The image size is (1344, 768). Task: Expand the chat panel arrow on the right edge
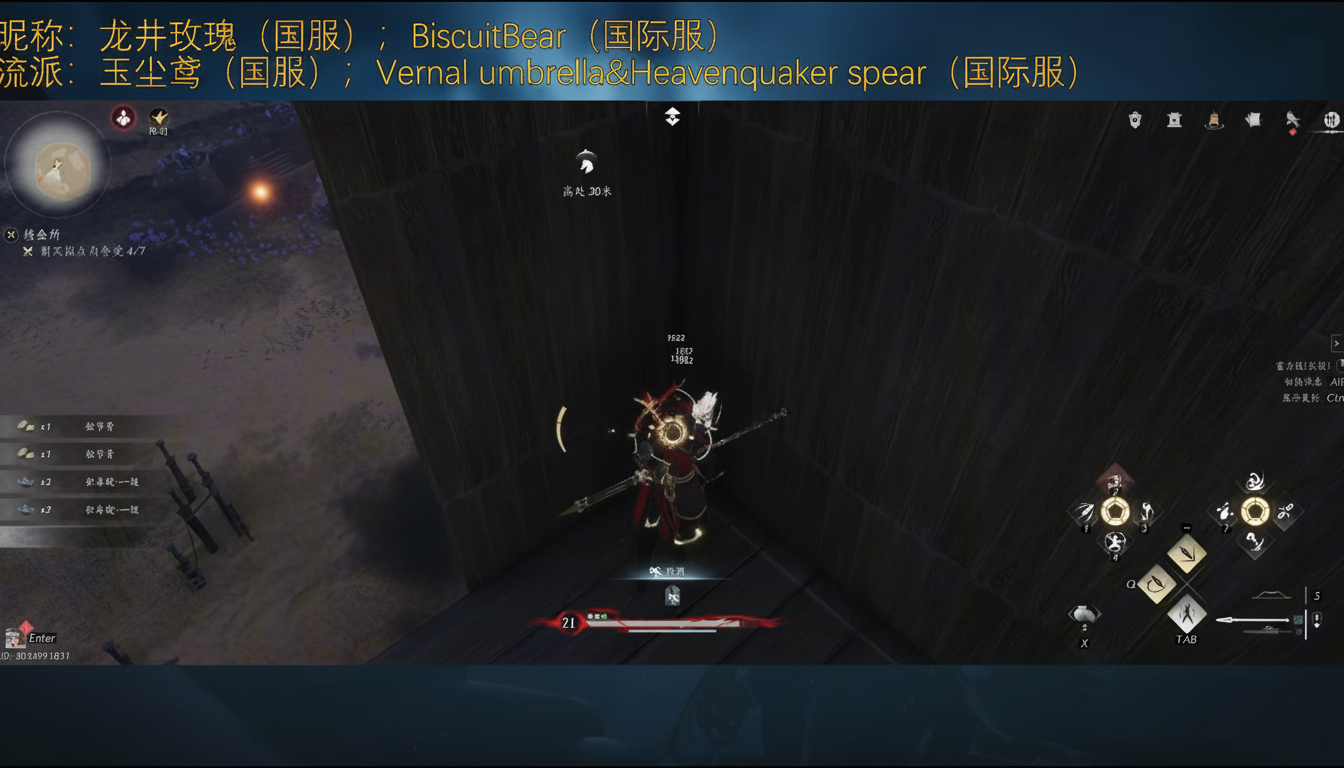tap(1338, 342)
